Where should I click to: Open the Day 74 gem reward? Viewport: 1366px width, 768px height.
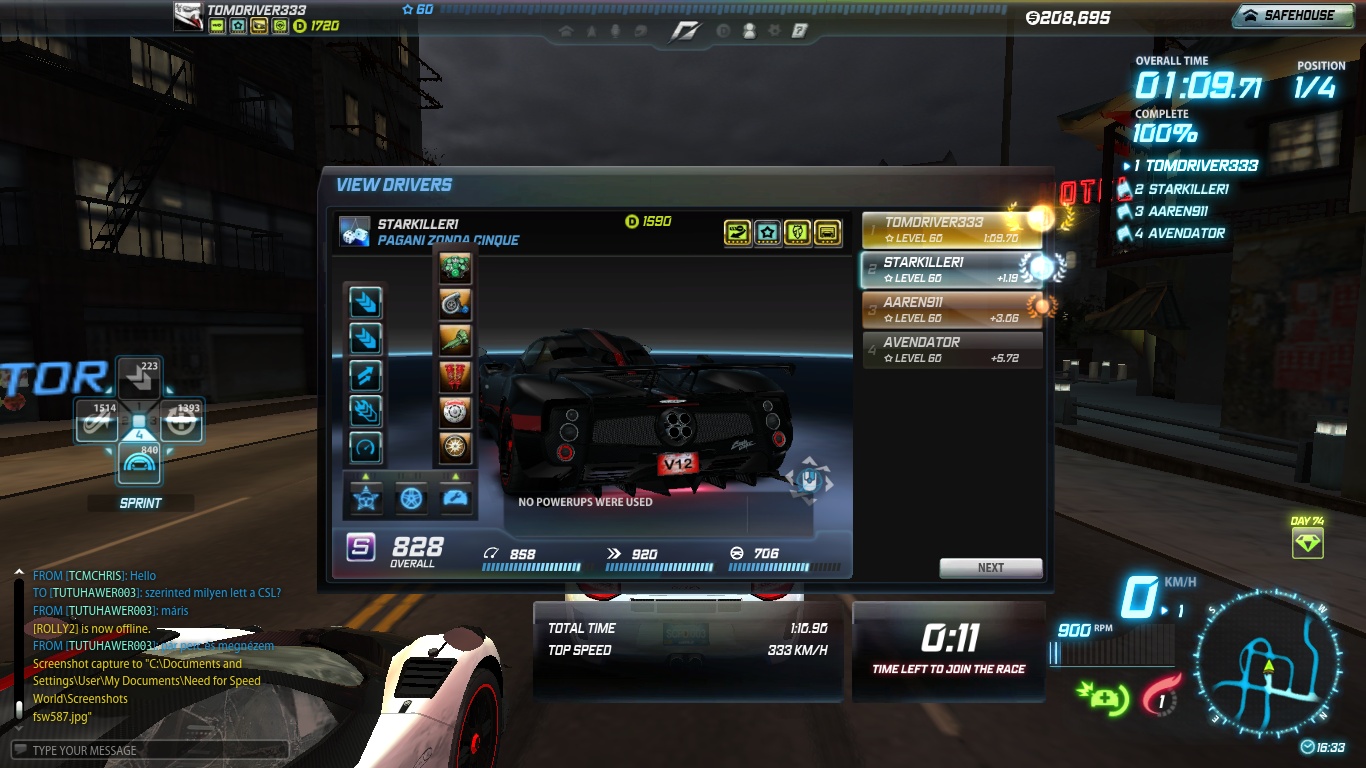(x=1307, y=543)
